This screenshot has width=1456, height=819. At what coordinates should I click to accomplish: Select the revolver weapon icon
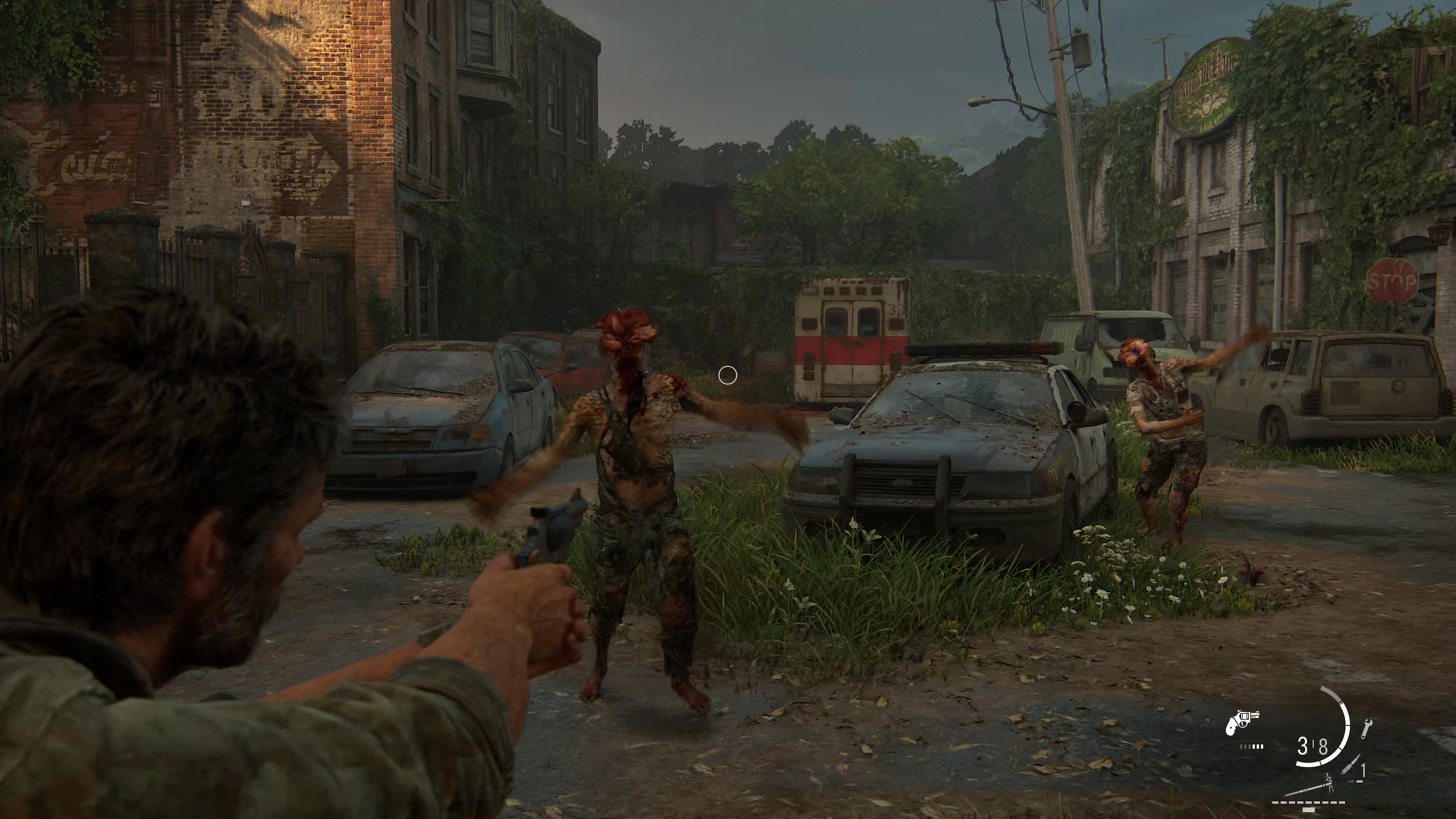point(1241,723)
